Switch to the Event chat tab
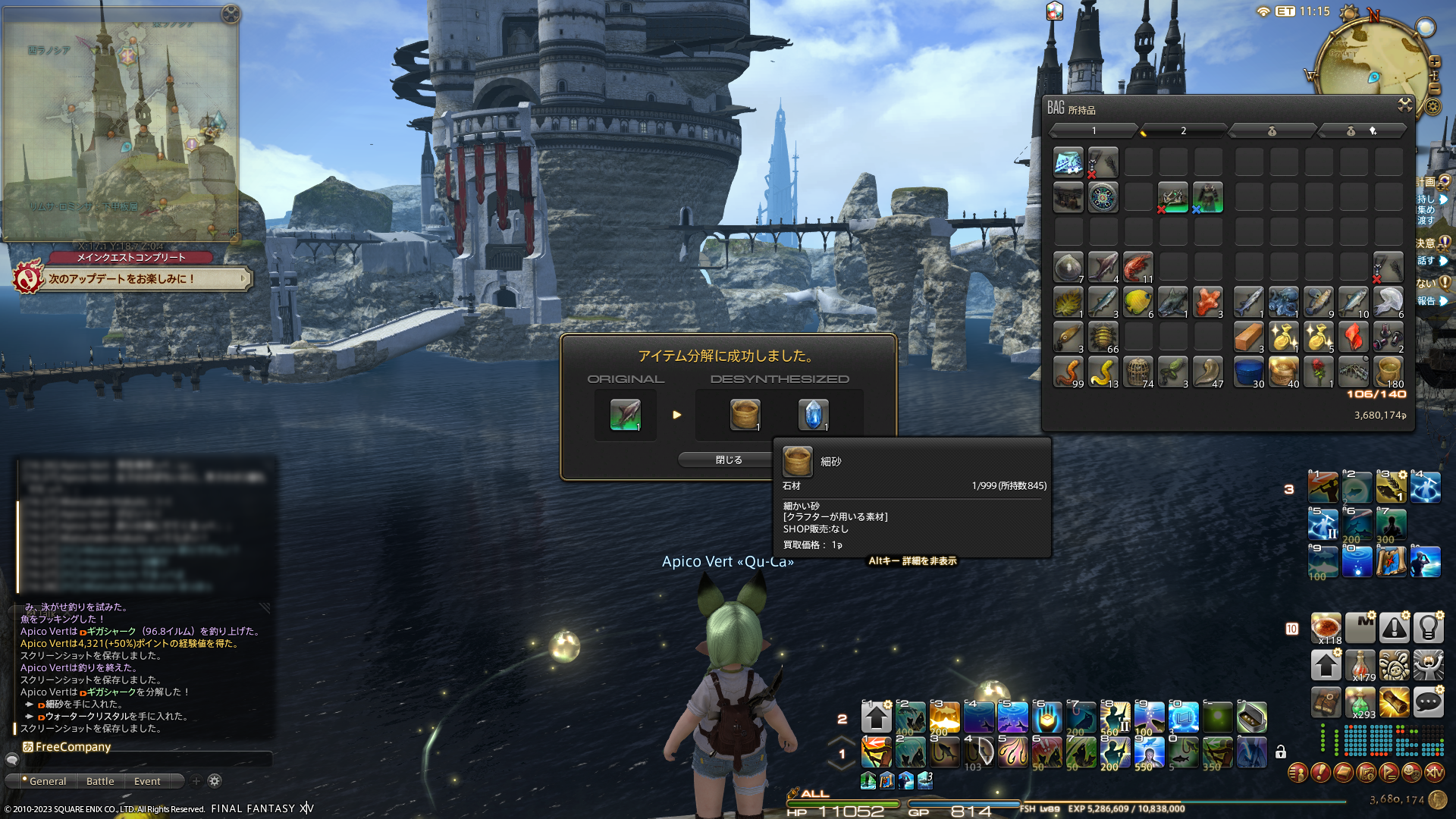Viewport: 1456px width, 819px height. pos(147,781)
